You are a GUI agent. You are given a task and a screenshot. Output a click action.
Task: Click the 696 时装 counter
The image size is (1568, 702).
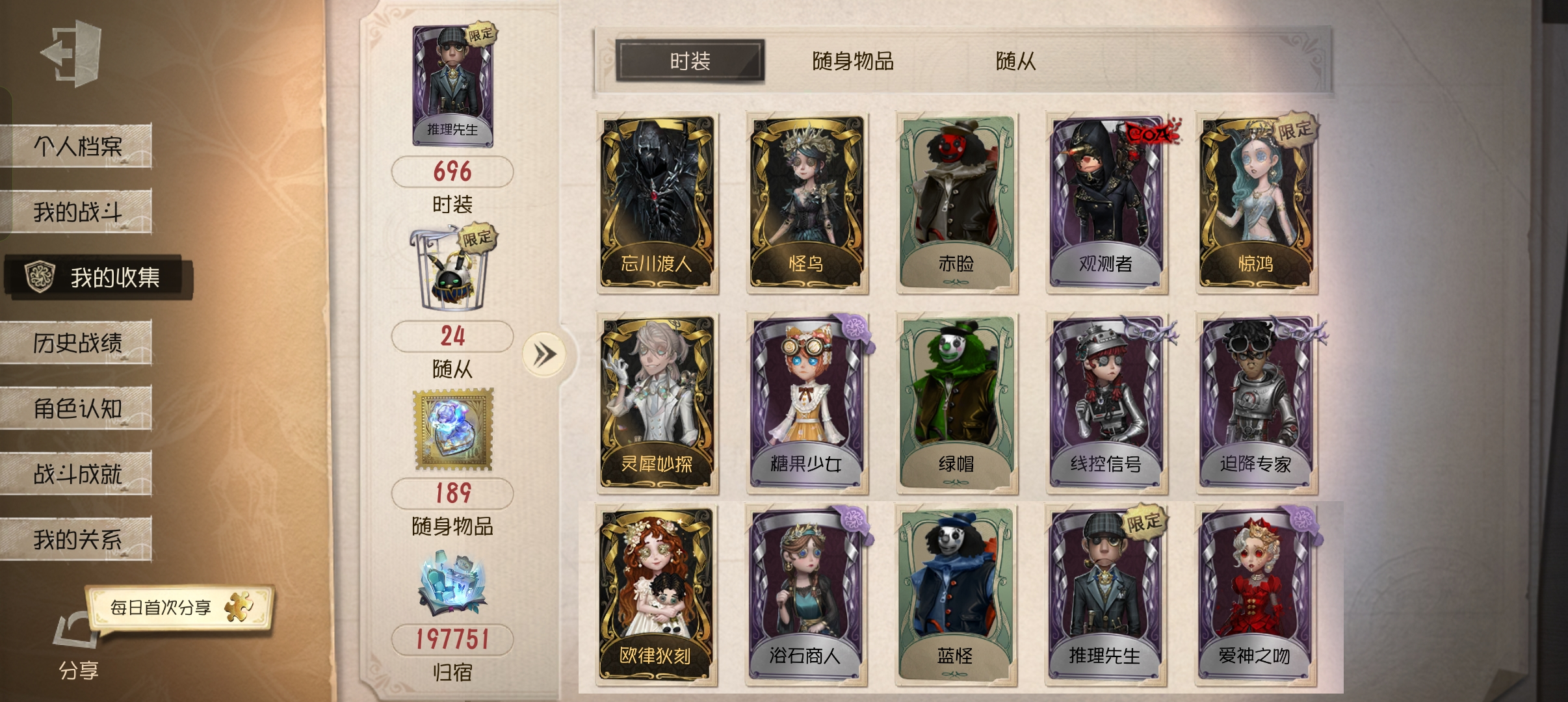pyautogui.click(x=453, y=171)
